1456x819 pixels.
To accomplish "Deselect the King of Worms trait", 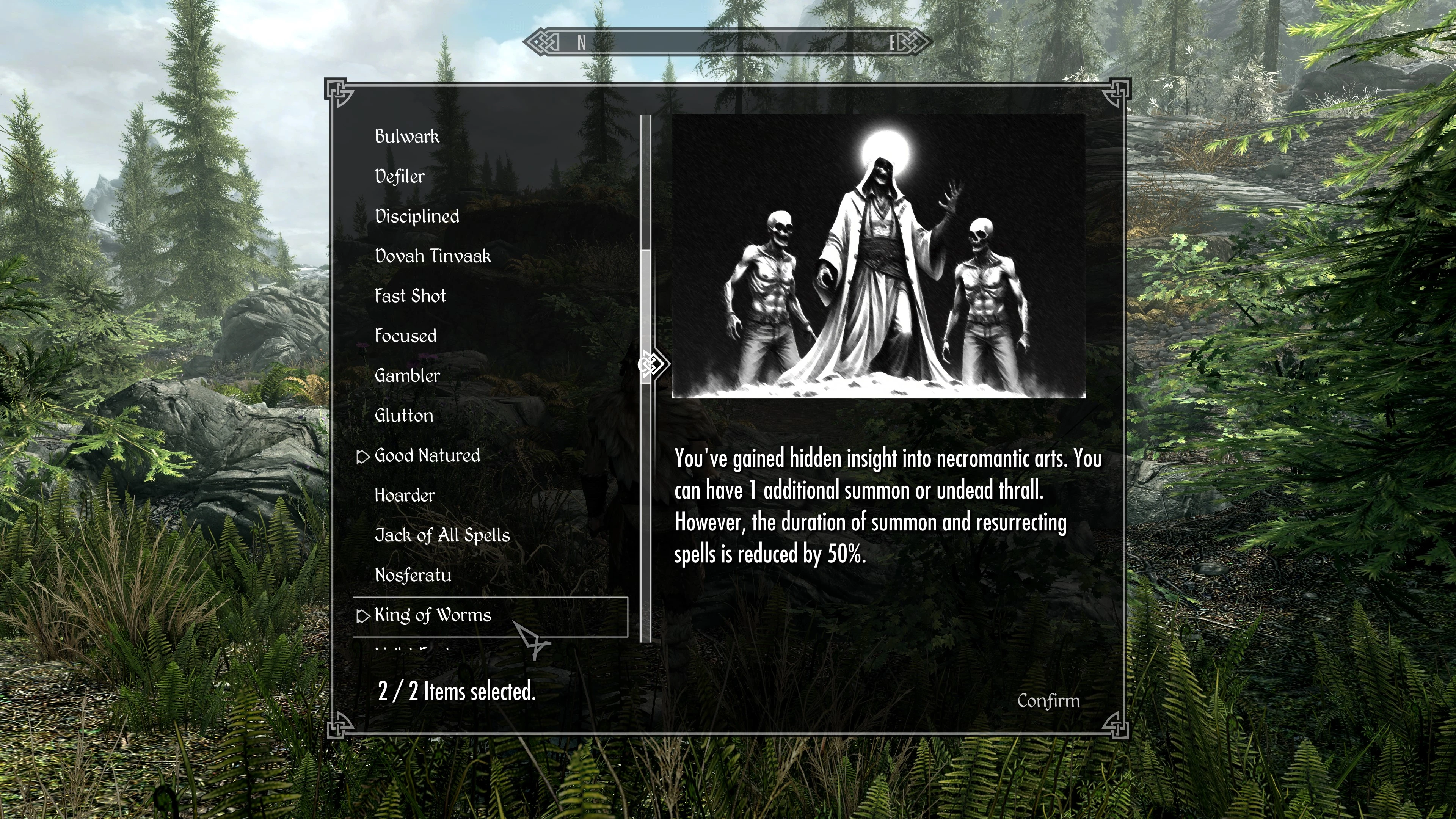I will [433, 615].
